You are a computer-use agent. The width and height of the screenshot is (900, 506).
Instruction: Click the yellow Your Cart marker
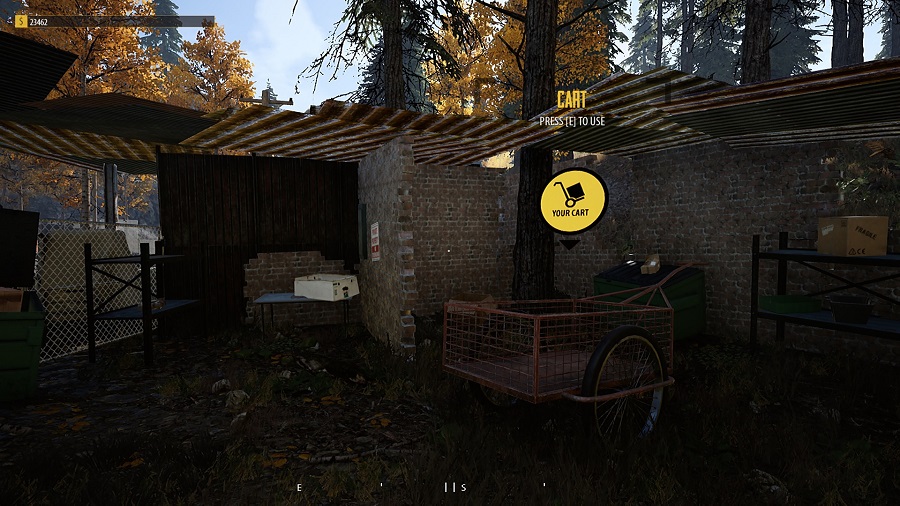click(573, 201)
